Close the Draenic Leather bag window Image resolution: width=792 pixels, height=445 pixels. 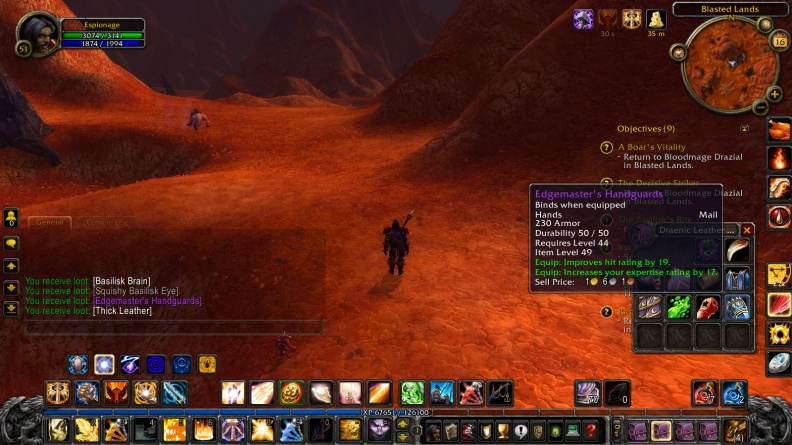coord(747,230)
